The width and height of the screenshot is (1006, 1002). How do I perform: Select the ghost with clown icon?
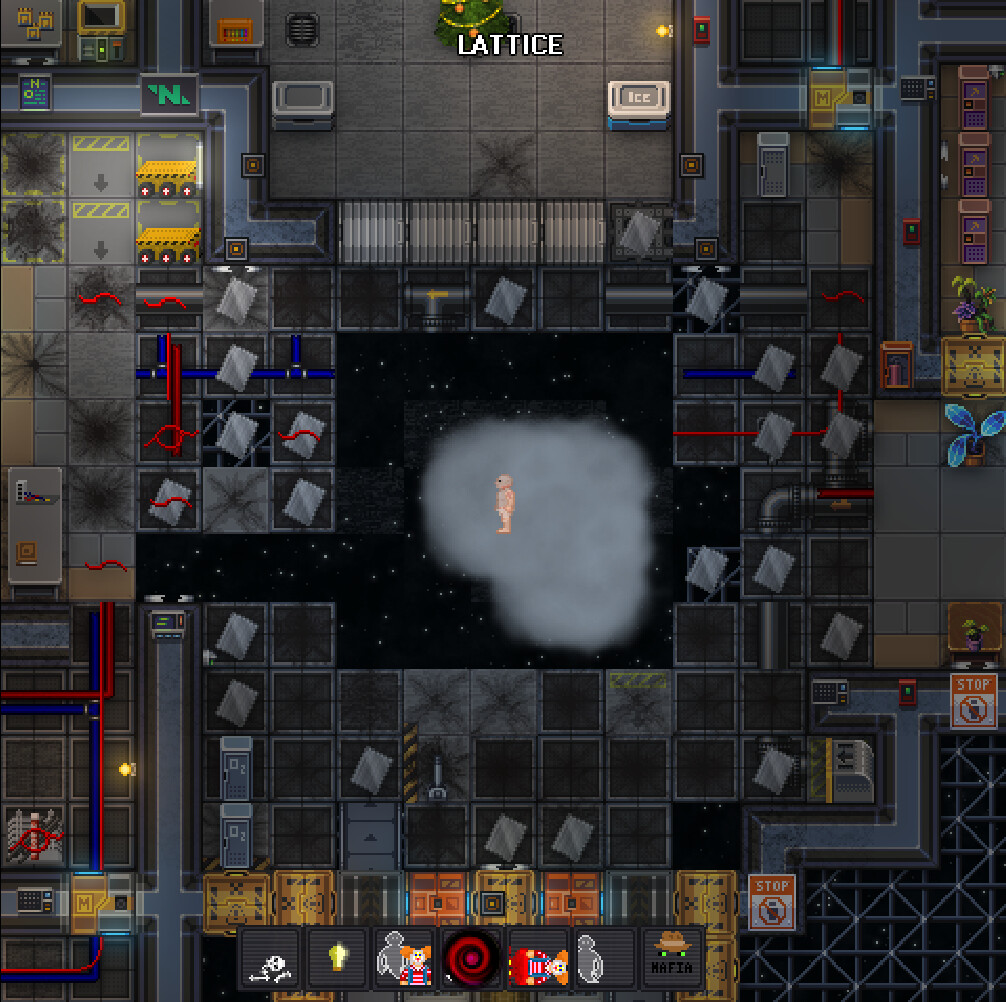coord(404,959)
